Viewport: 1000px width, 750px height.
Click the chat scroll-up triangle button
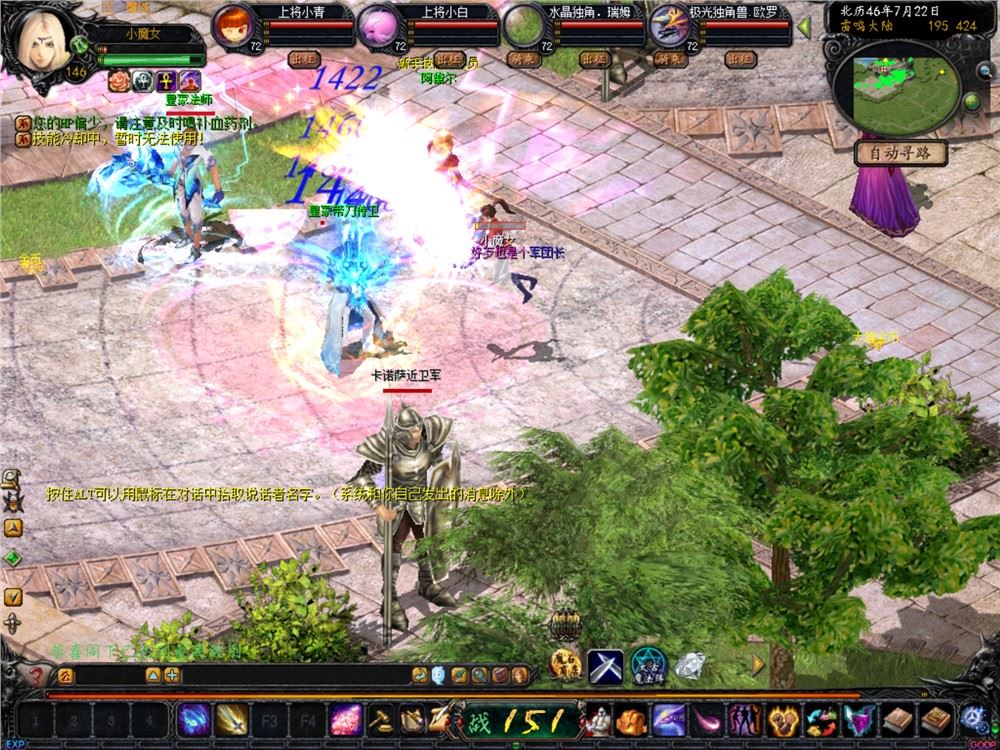[153, 676]
